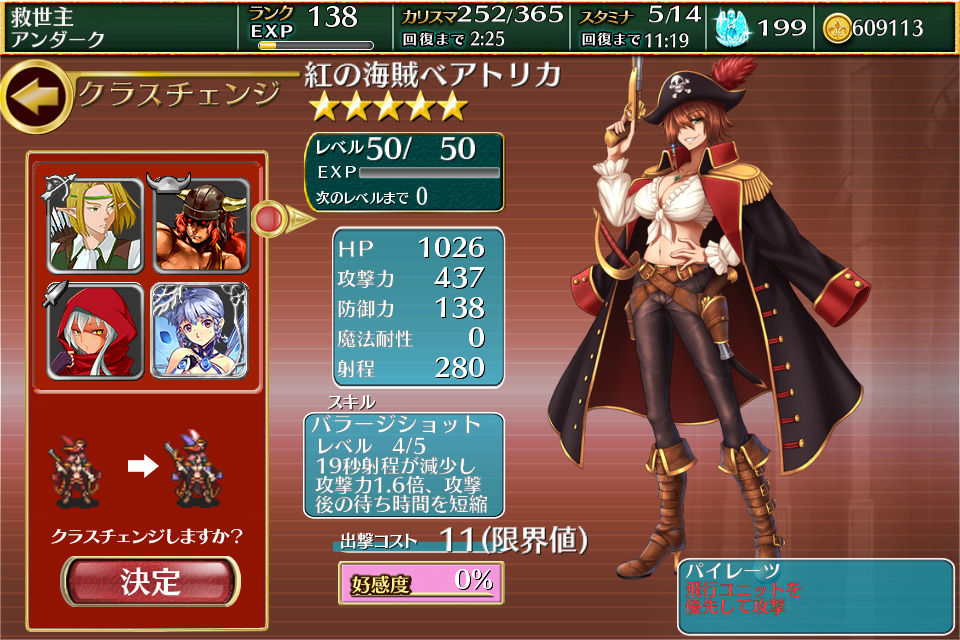Choose the horned helmet warrior portrait
960x640 pixels.
tap(200, 225)
